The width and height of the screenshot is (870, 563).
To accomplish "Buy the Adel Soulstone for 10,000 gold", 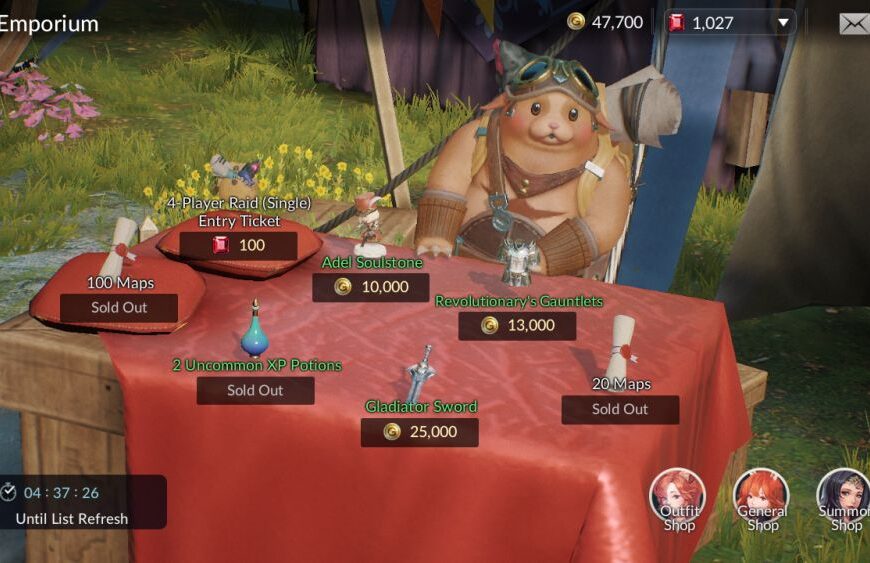I will 370,287.
